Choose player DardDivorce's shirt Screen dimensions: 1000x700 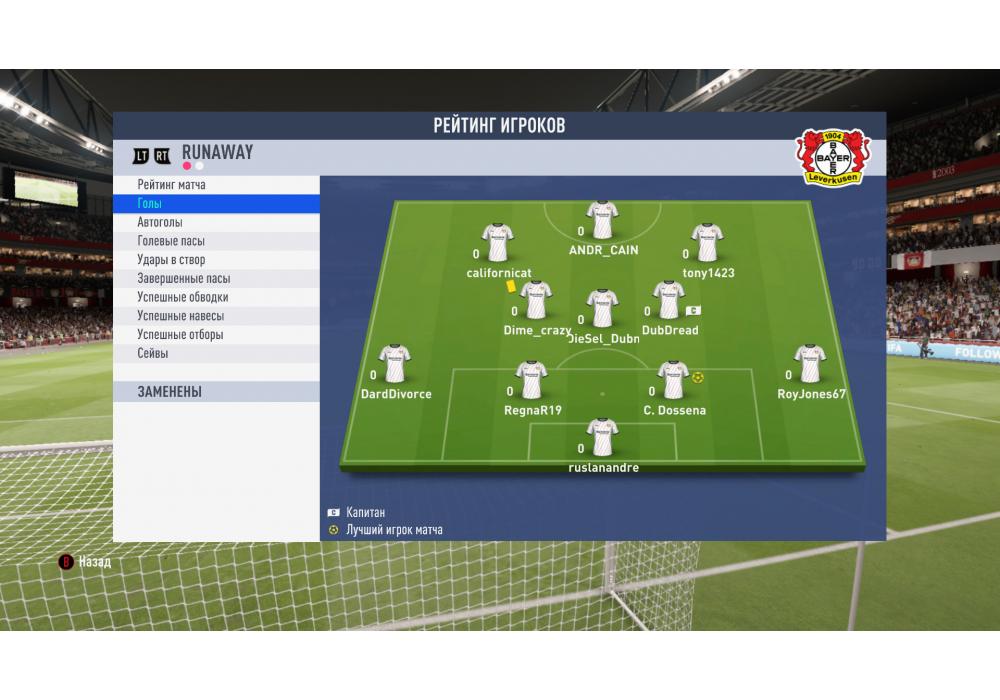pyautogui.click(x=395, y=364)
